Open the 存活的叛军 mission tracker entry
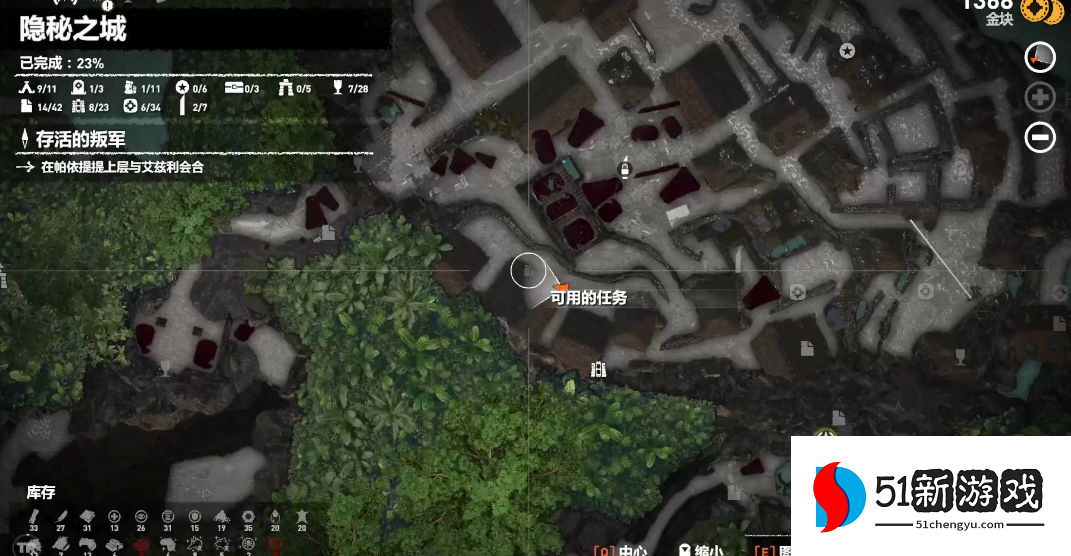This screenshot has height=556, width=1071. pos(81,139)
